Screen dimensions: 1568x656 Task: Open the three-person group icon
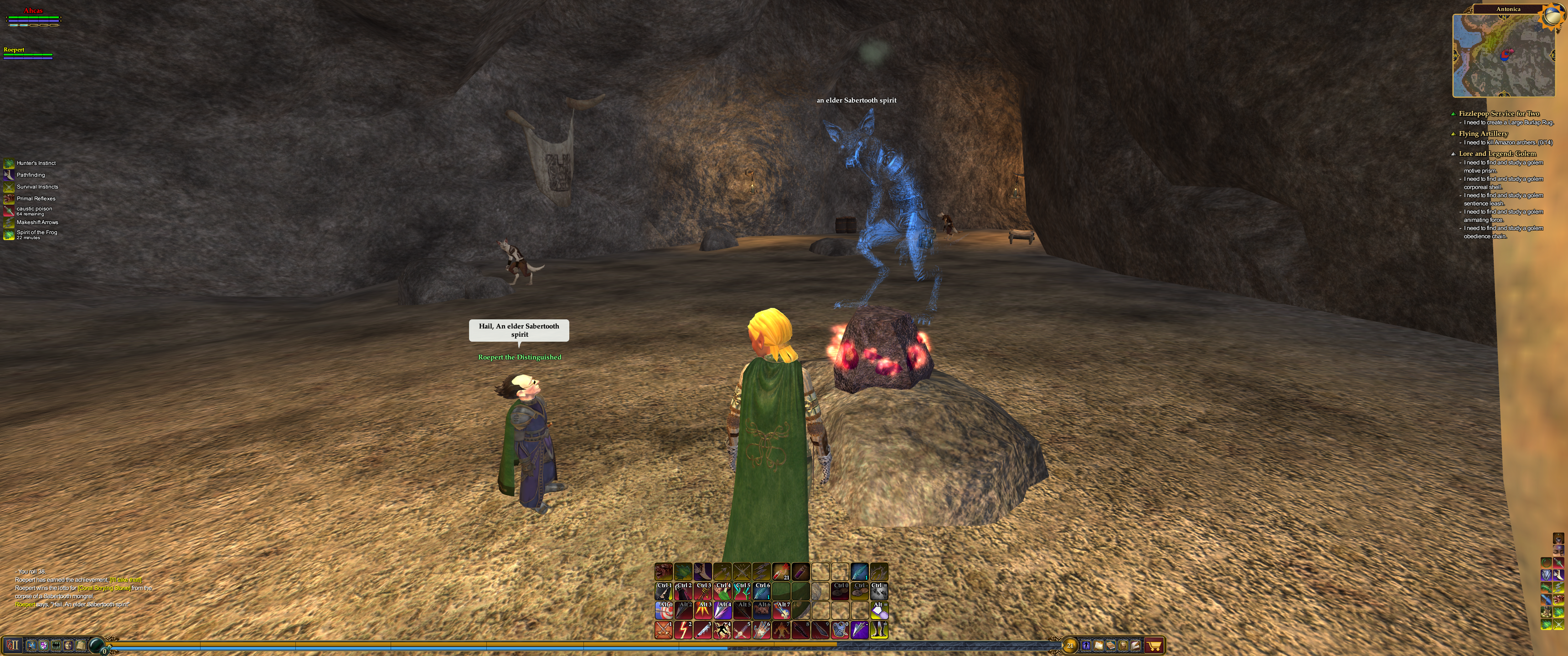(x=56, y=645)
